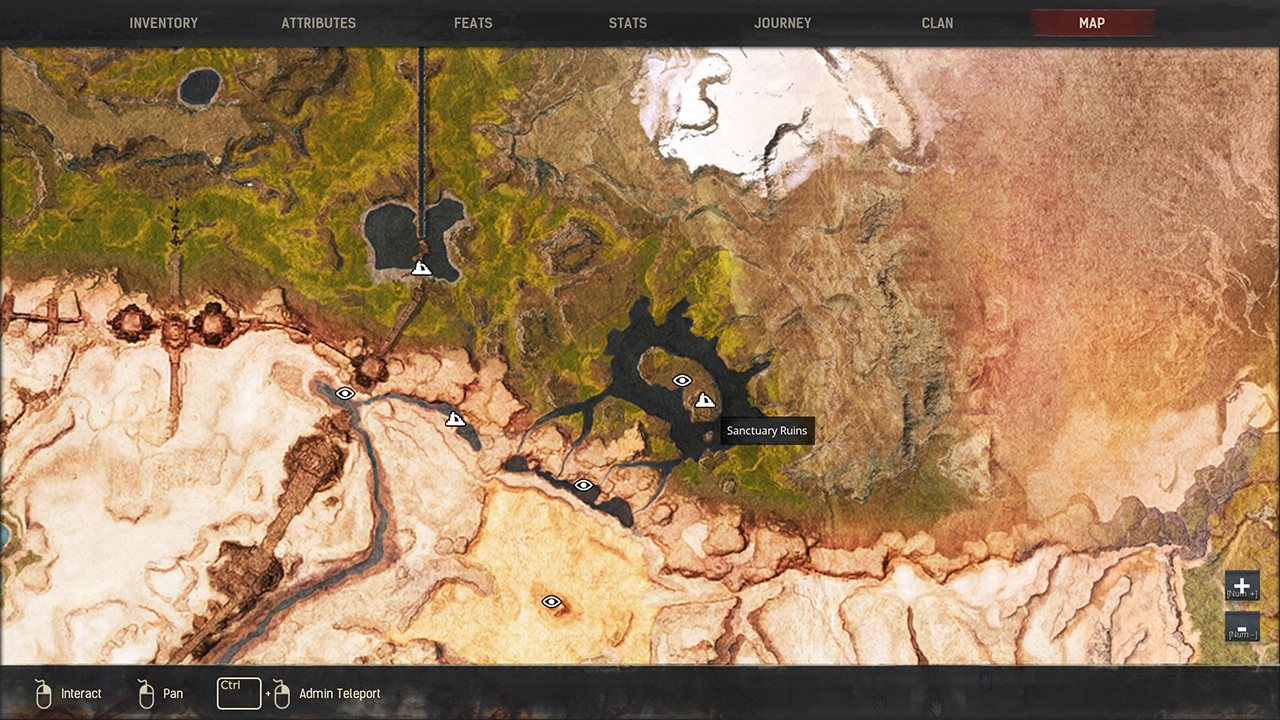Select the Feats tab
Image resolution: width=1280 pixels, height=720 pixels.
coord(472,22)
